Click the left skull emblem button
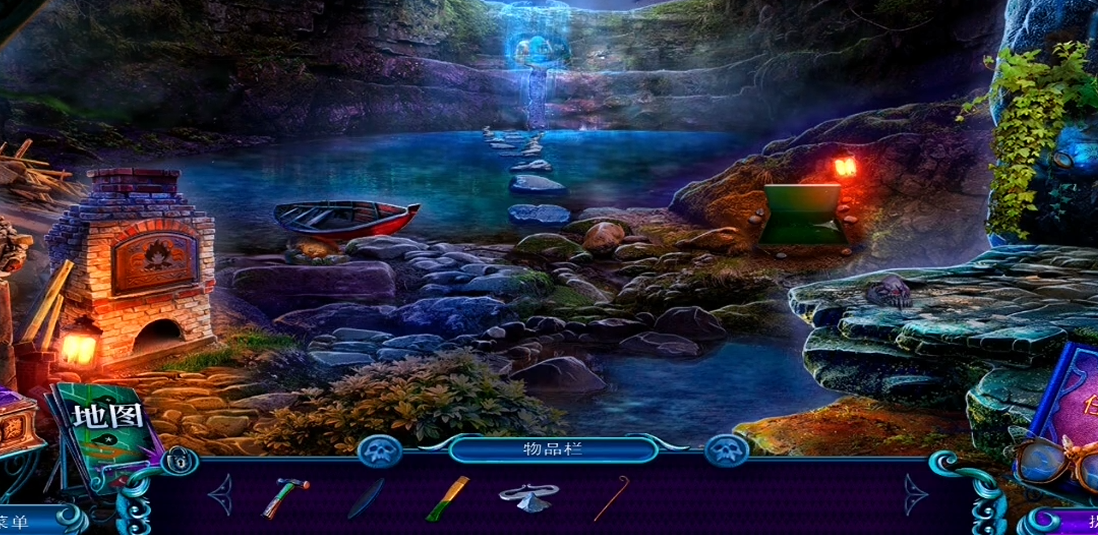 [380, 450]
